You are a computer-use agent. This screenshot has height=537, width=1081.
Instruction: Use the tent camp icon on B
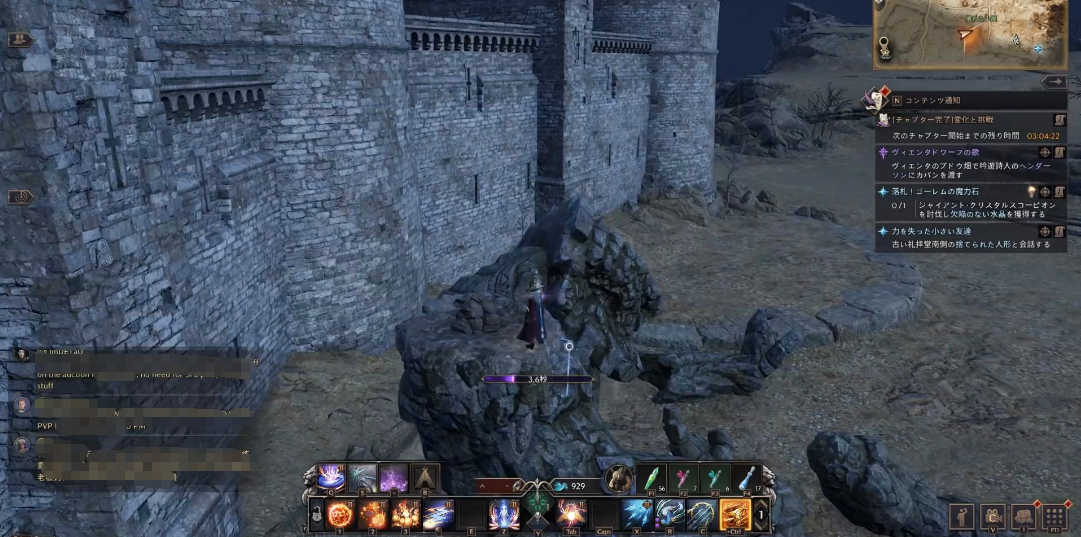[x=425, y=478]
